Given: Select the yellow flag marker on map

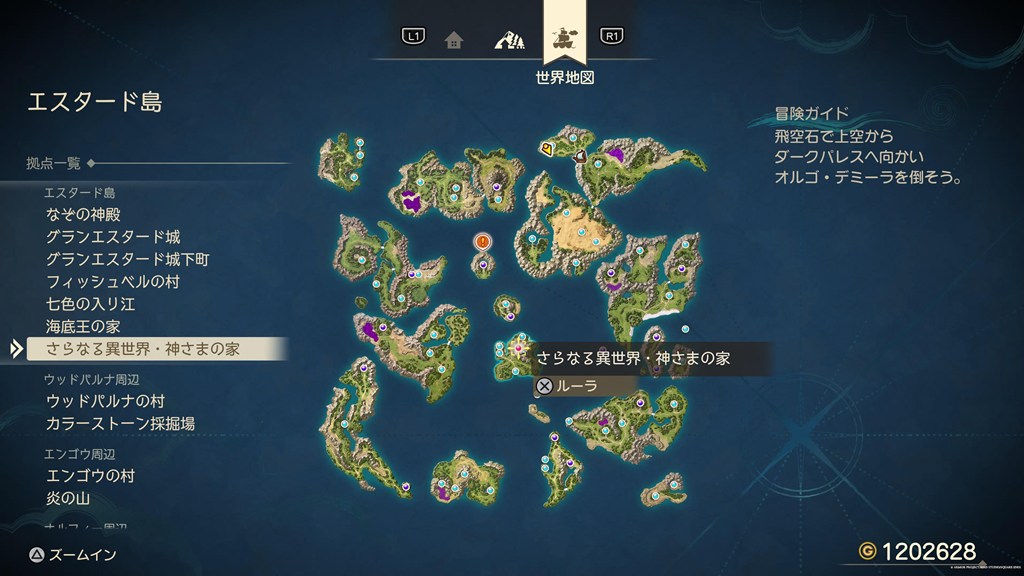Looking at the screenshot, I should [547, 150].
